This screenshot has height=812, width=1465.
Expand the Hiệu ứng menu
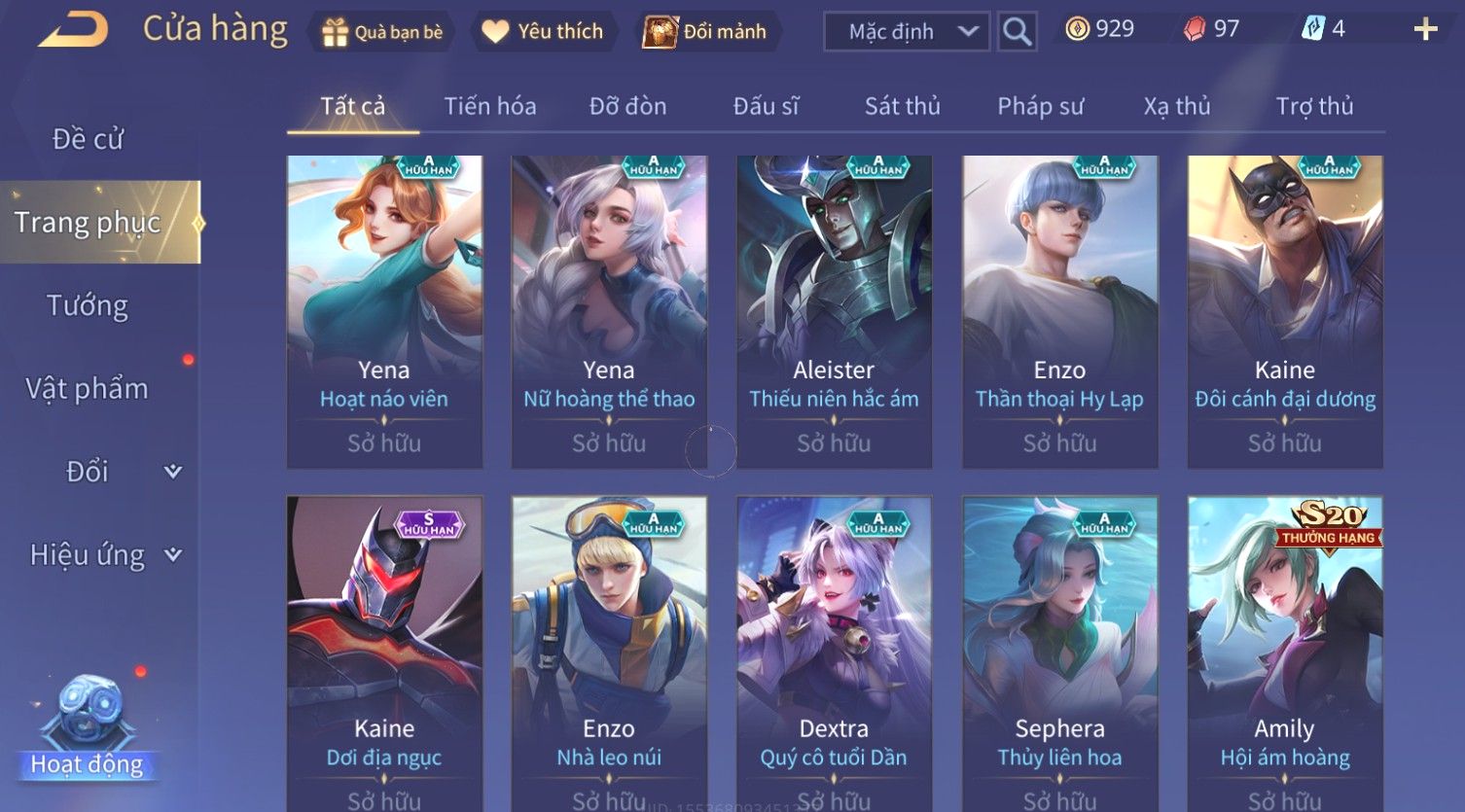click(102, 555)
